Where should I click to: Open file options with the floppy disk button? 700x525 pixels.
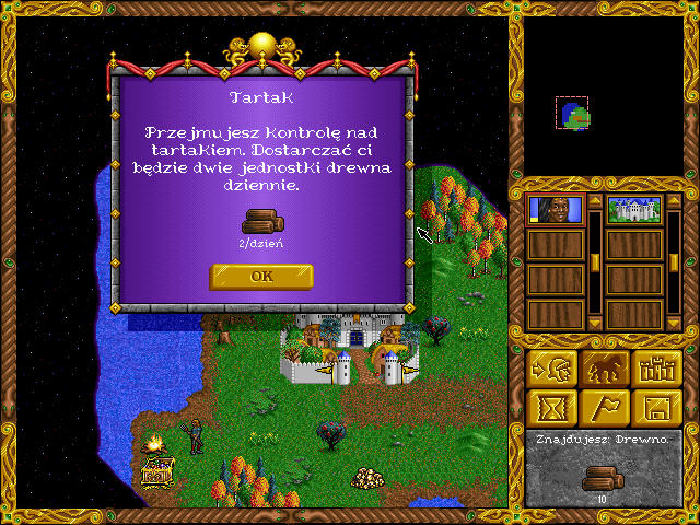coord(657,407)
